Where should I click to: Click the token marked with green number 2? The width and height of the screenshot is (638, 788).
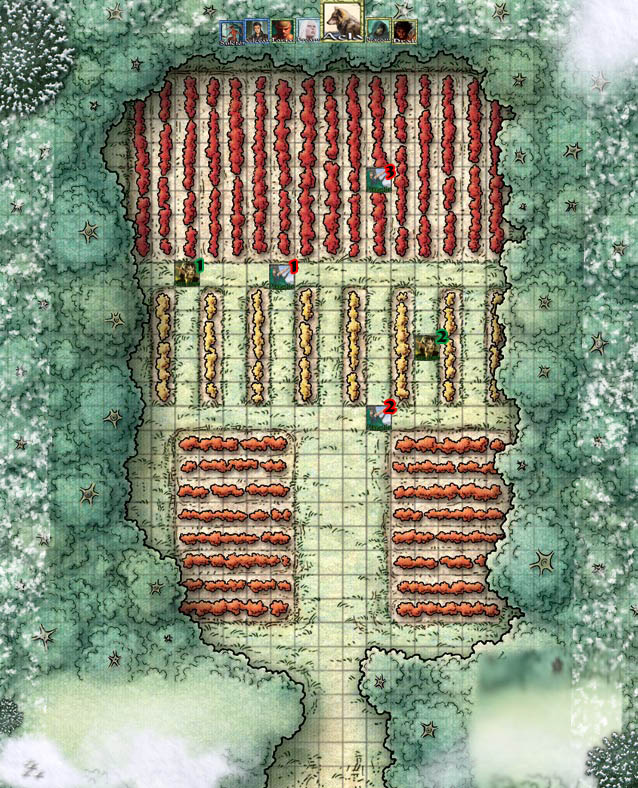(427, 346)
